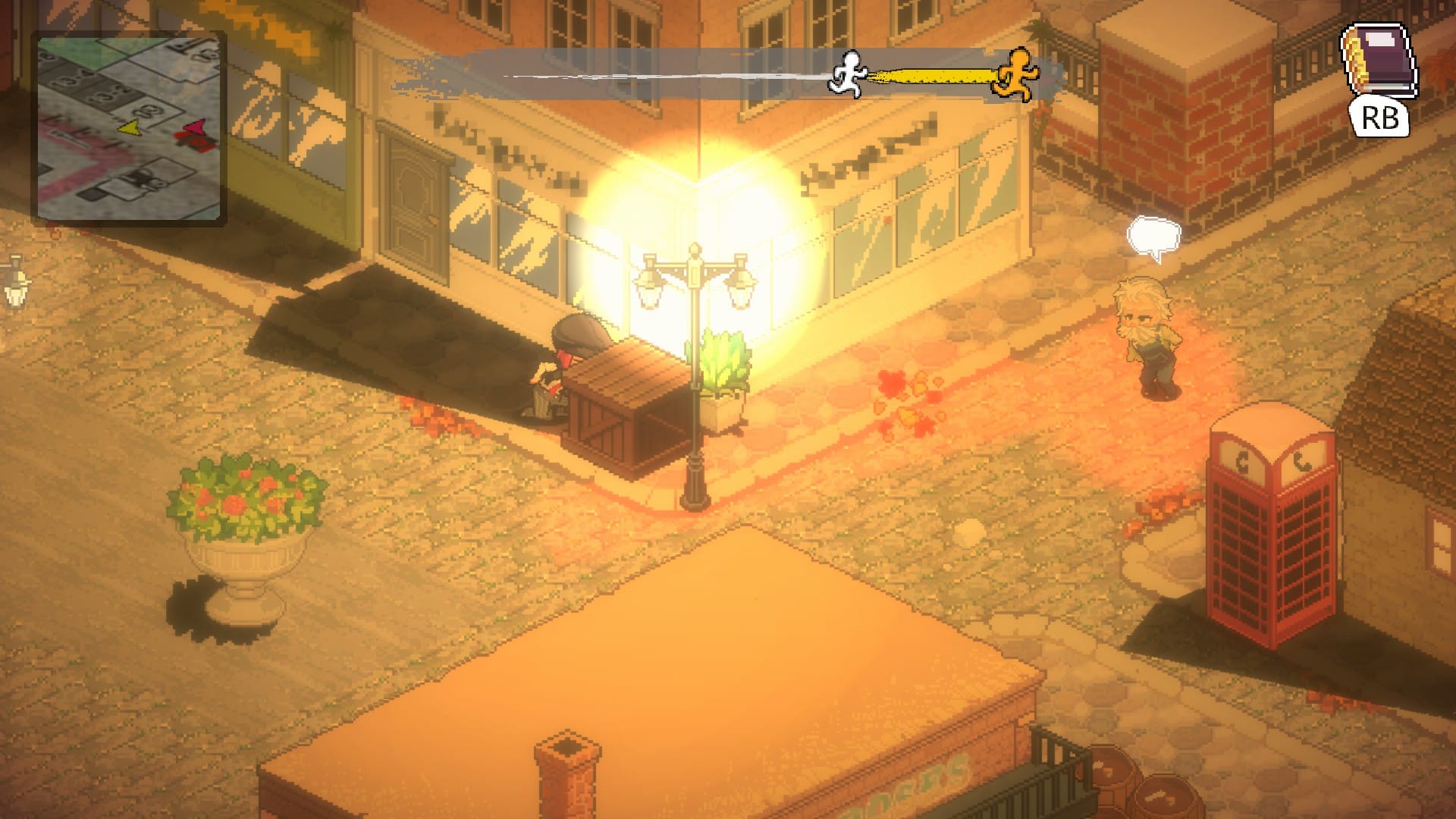Select the speech bubble above the old man

click(x=1153, y=236)
